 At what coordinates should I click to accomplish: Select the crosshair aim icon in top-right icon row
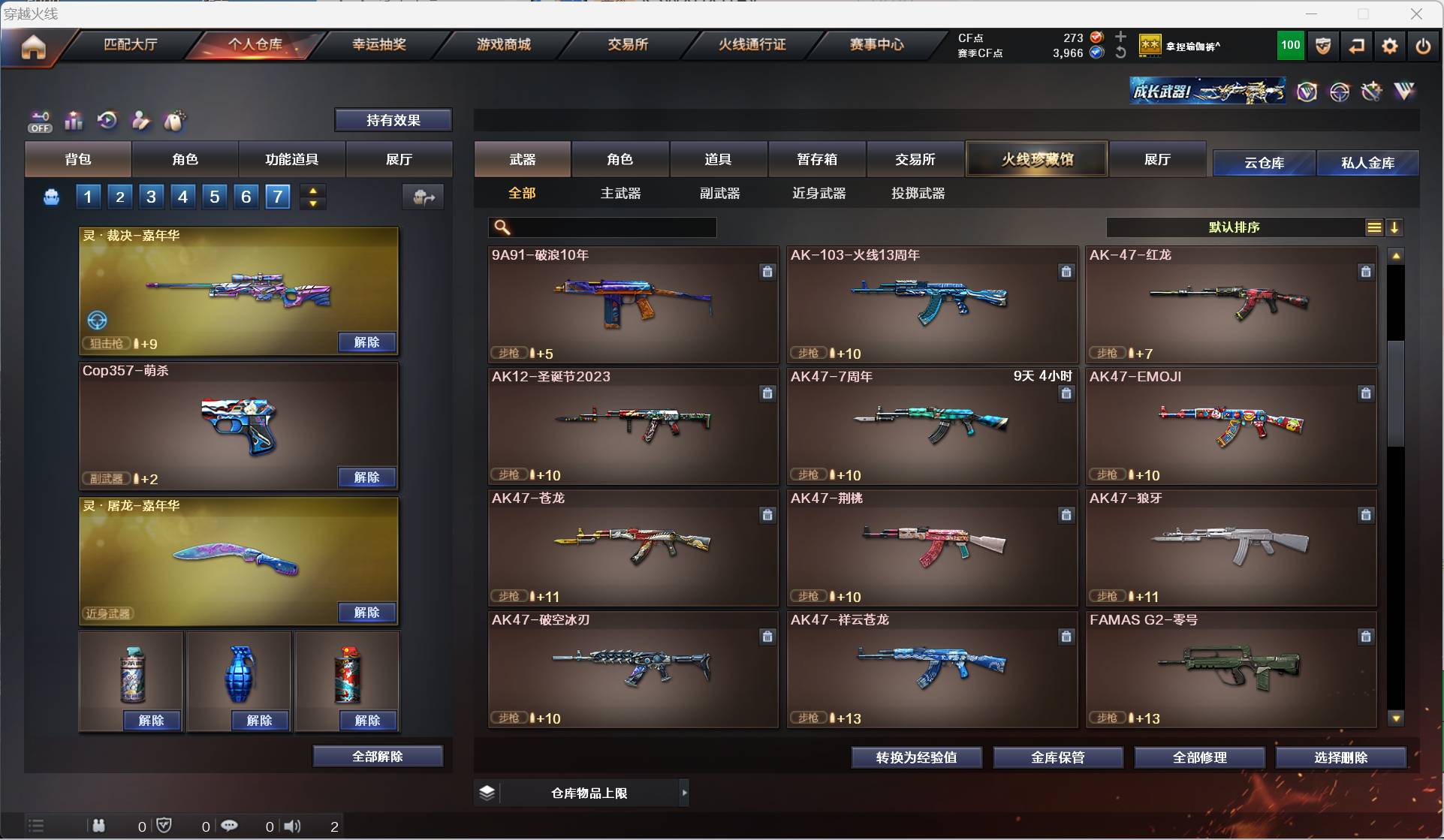1340,92
